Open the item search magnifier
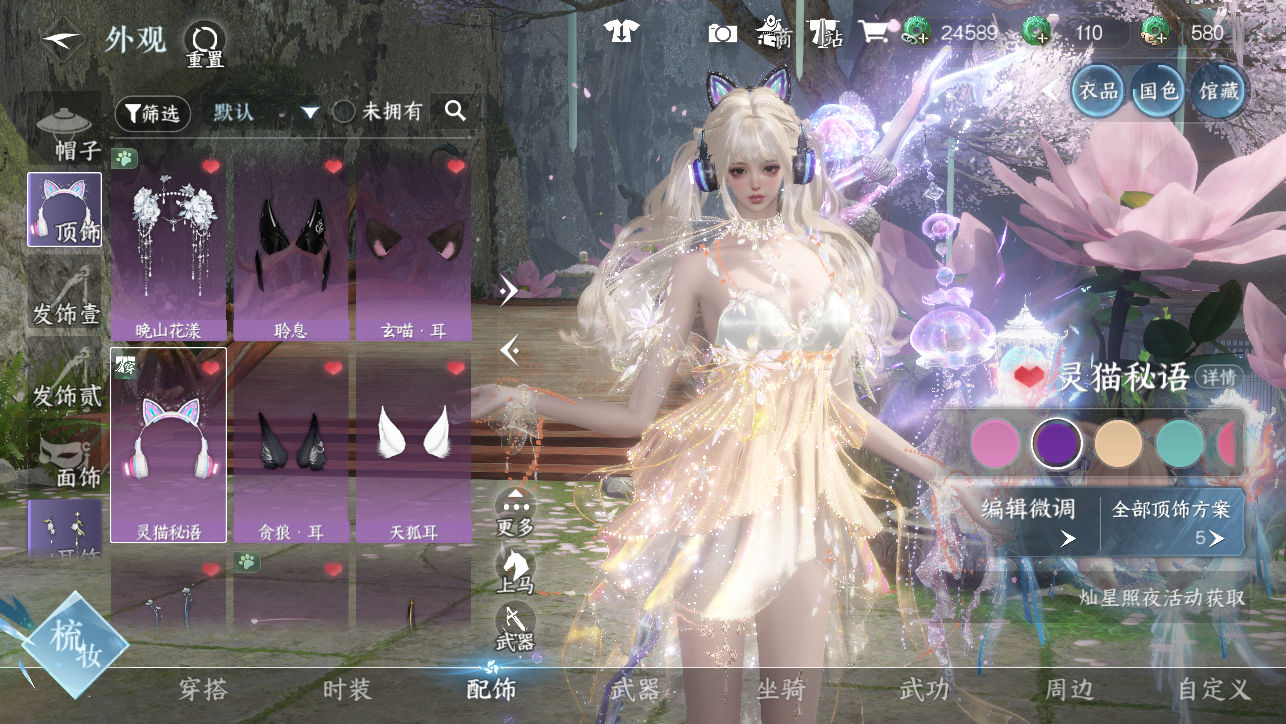This screenshot has height=724, width=1286. [x=456, y=111]
